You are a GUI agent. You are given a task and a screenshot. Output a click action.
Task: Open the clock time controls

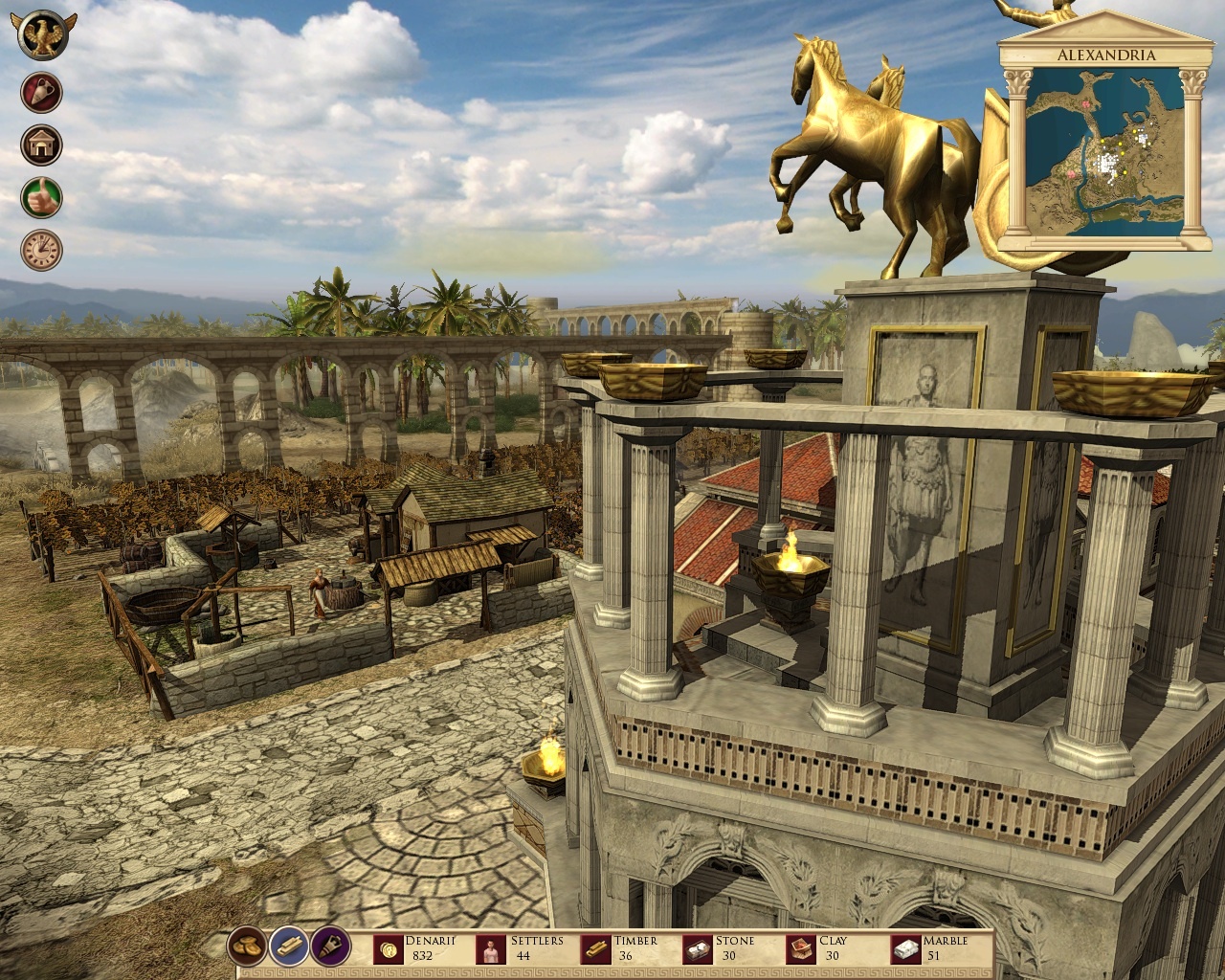(39, 249)
